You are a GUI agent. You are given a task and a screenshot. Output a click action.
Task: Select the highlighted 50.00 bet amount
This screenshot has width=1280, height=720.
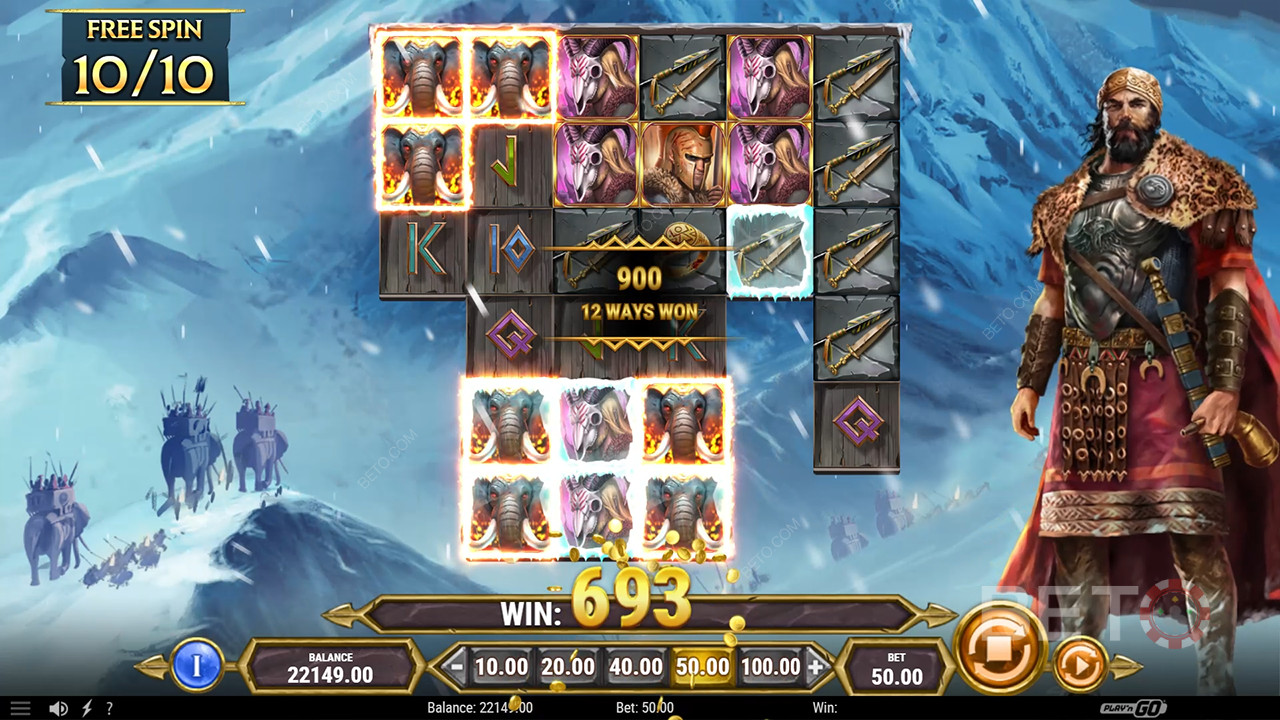pyautogui.click(x=702, y=667)
